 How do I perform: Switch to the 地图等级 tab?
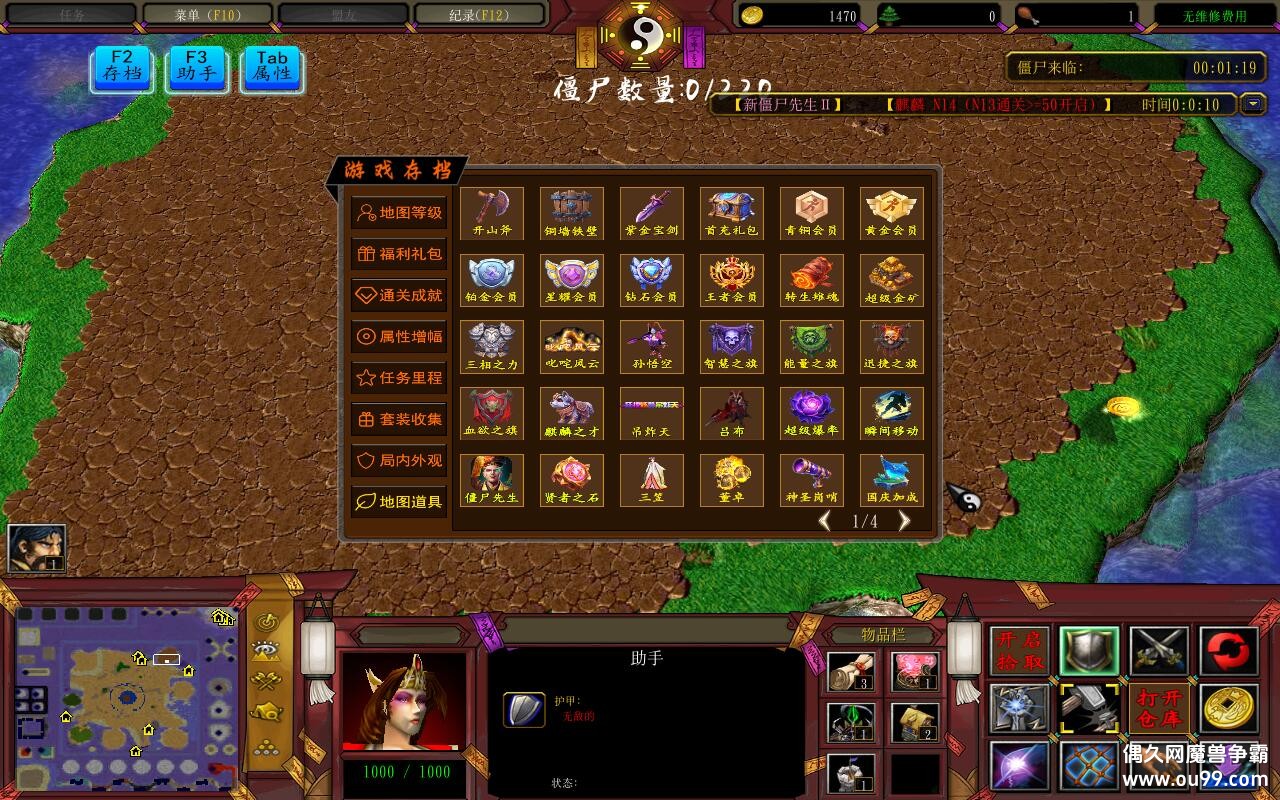coord(399,213)
